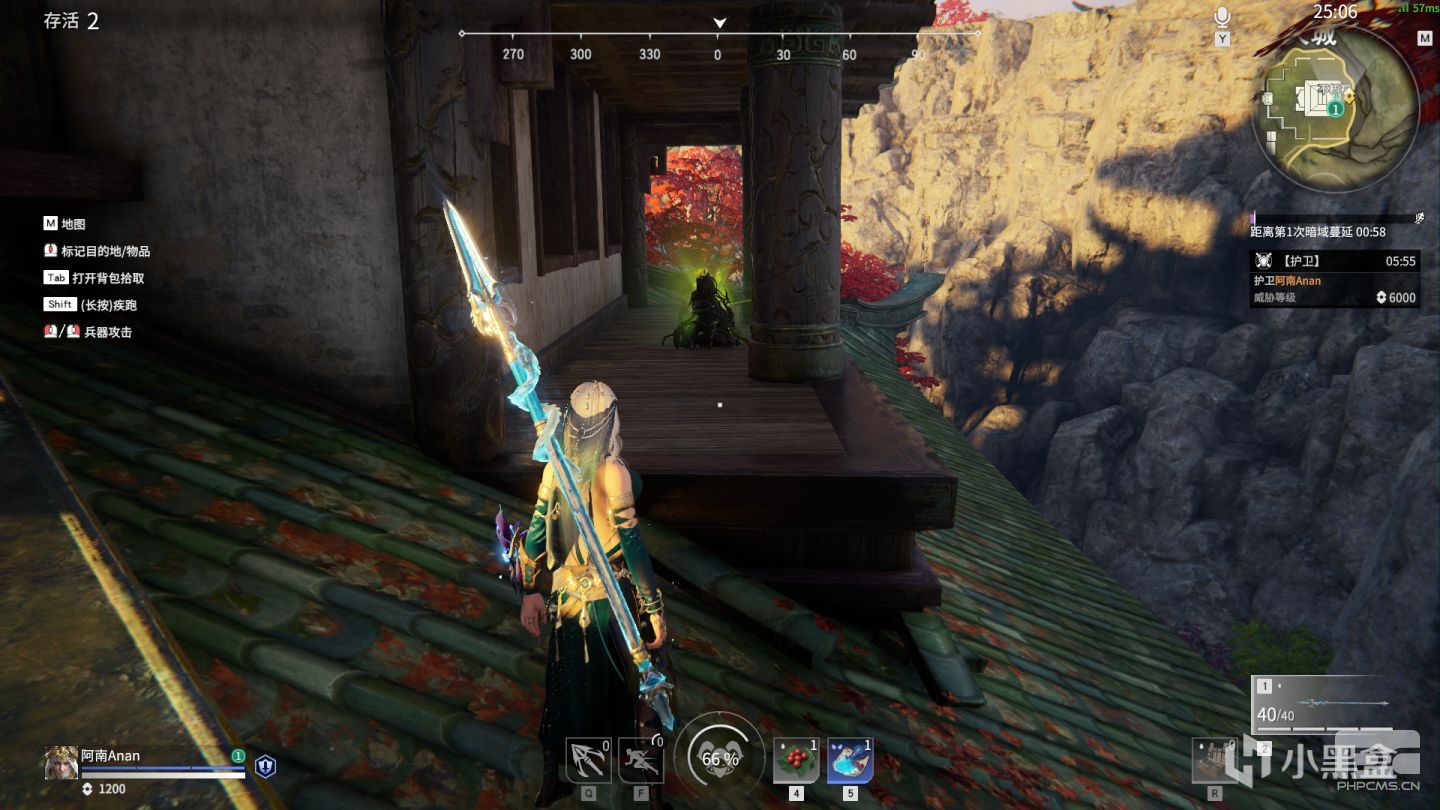Click the blue shield badge beside player name
The width and height of the screenshot is (1440, 810).
(265, 766)
